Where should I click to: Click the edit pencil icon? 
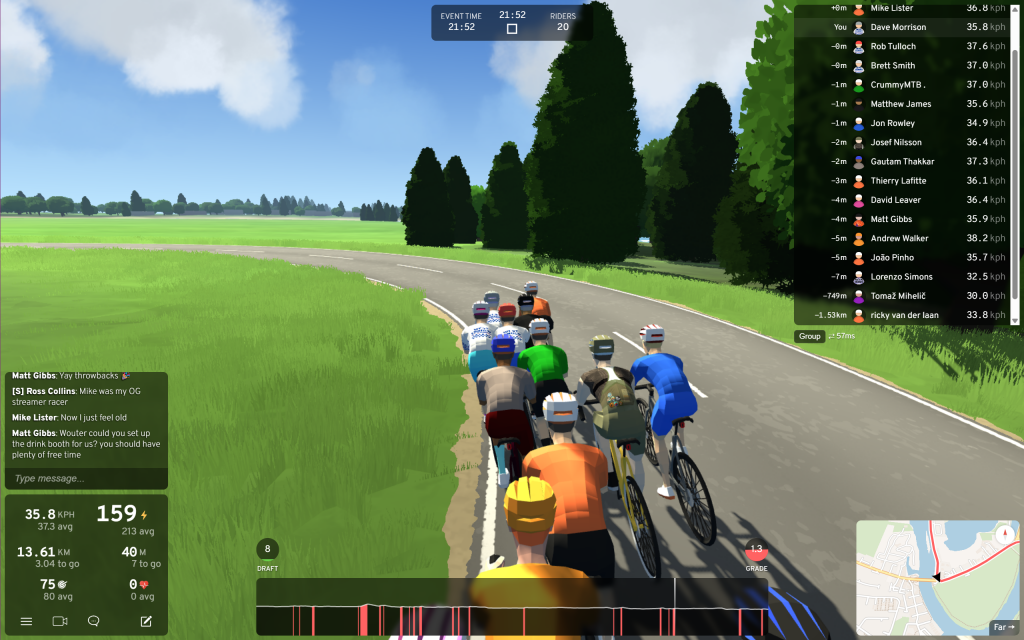[146, 621]
